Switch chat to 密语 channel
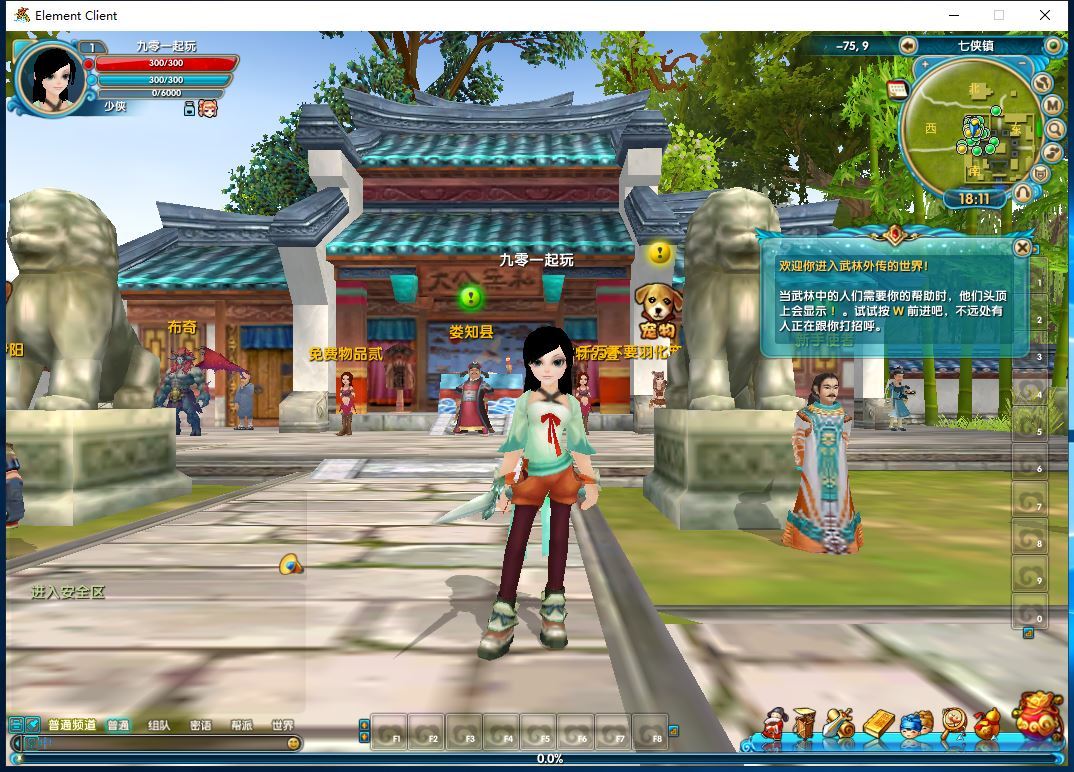 click(200, 725)
